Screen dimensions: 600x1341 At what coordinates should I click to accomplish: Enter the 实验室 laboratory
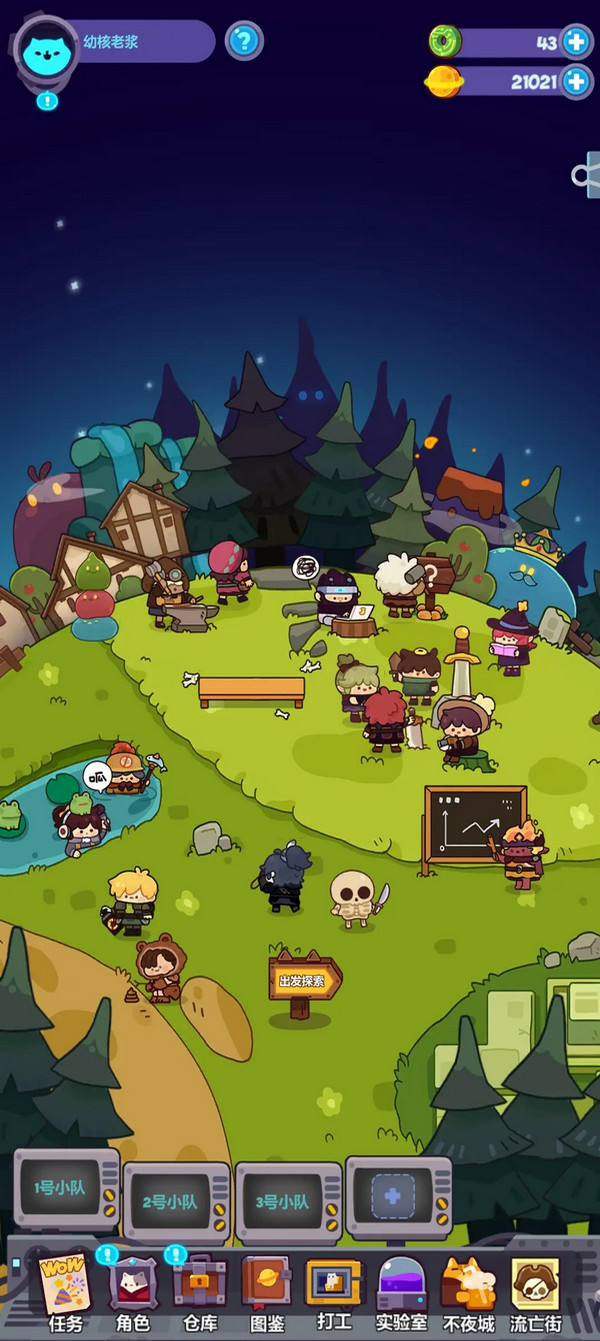click(401, 1292)
